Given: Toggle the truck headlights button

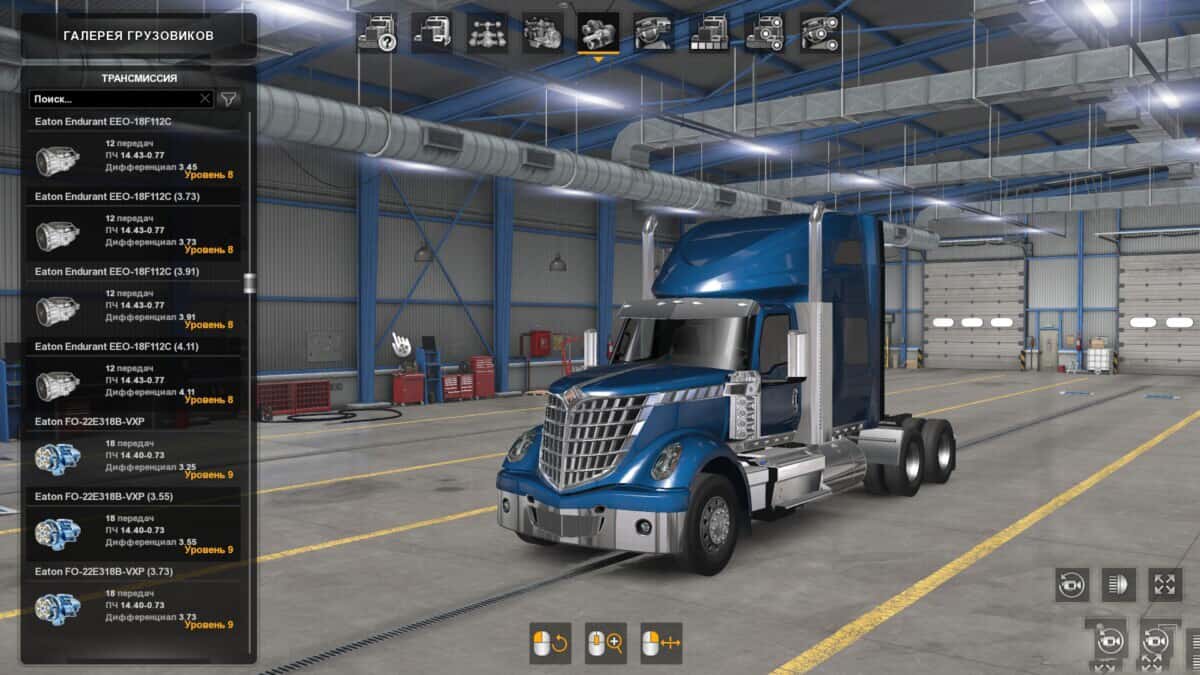Looking at the screenshot, I should (x=1118, y=584).
